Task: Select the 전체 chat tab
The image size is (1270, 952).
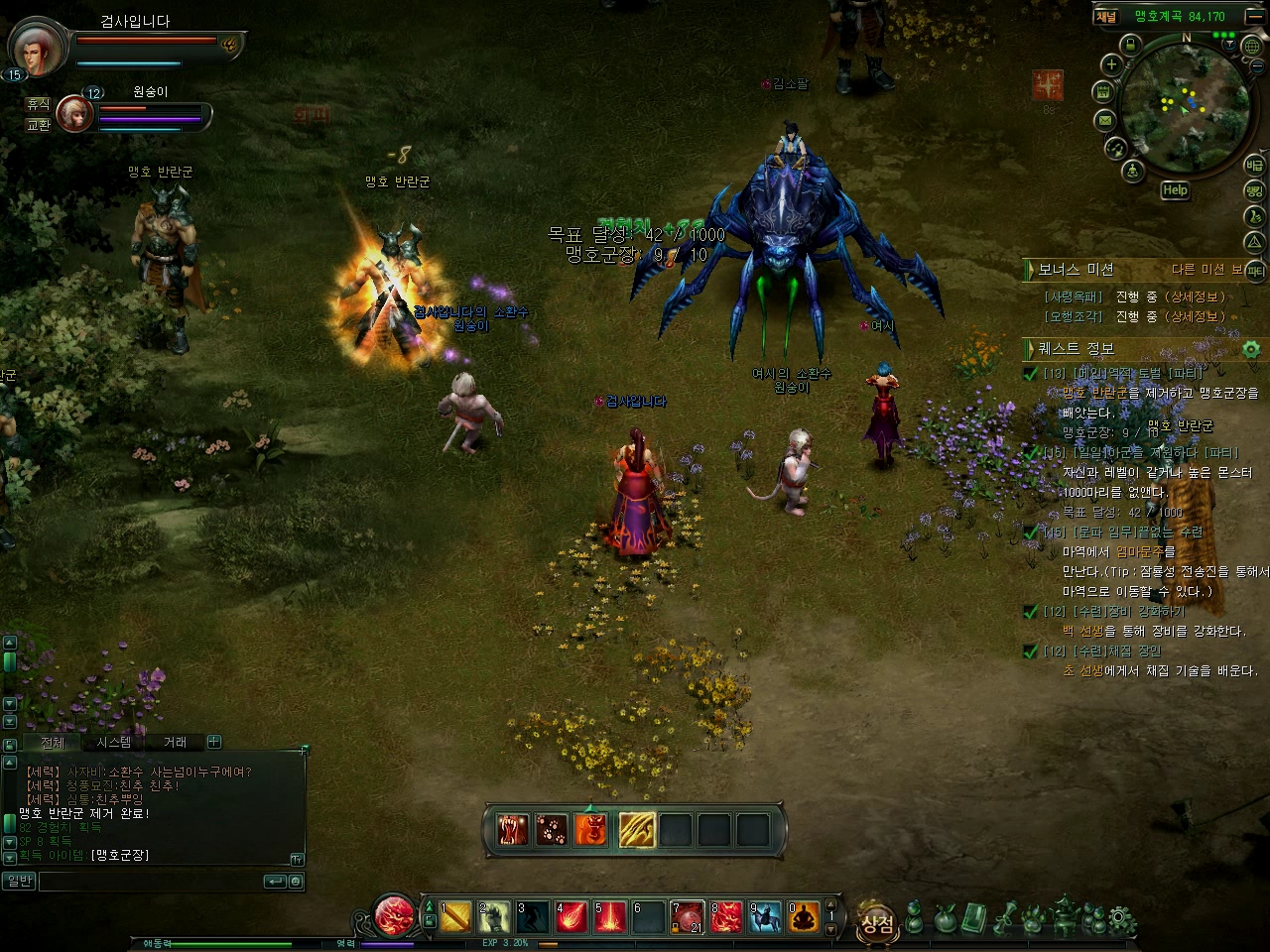Action: [x=53, y=742]
